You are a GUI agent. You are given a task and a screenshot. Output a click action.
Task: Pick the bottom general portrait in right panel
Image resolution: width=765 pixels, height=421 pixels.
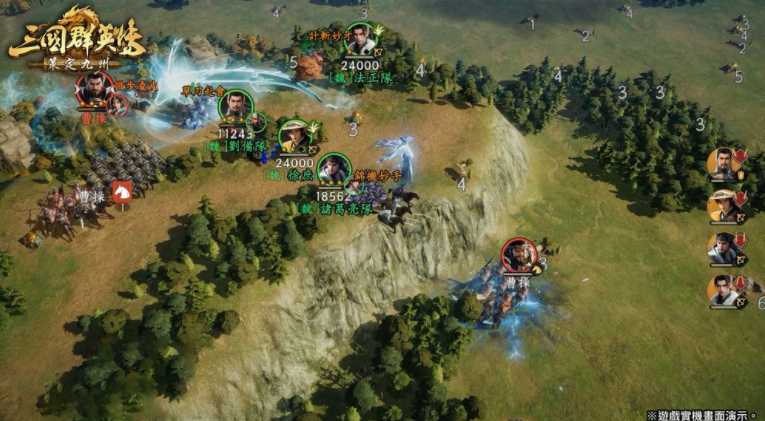pyautogui.click(x=723, y=291)
